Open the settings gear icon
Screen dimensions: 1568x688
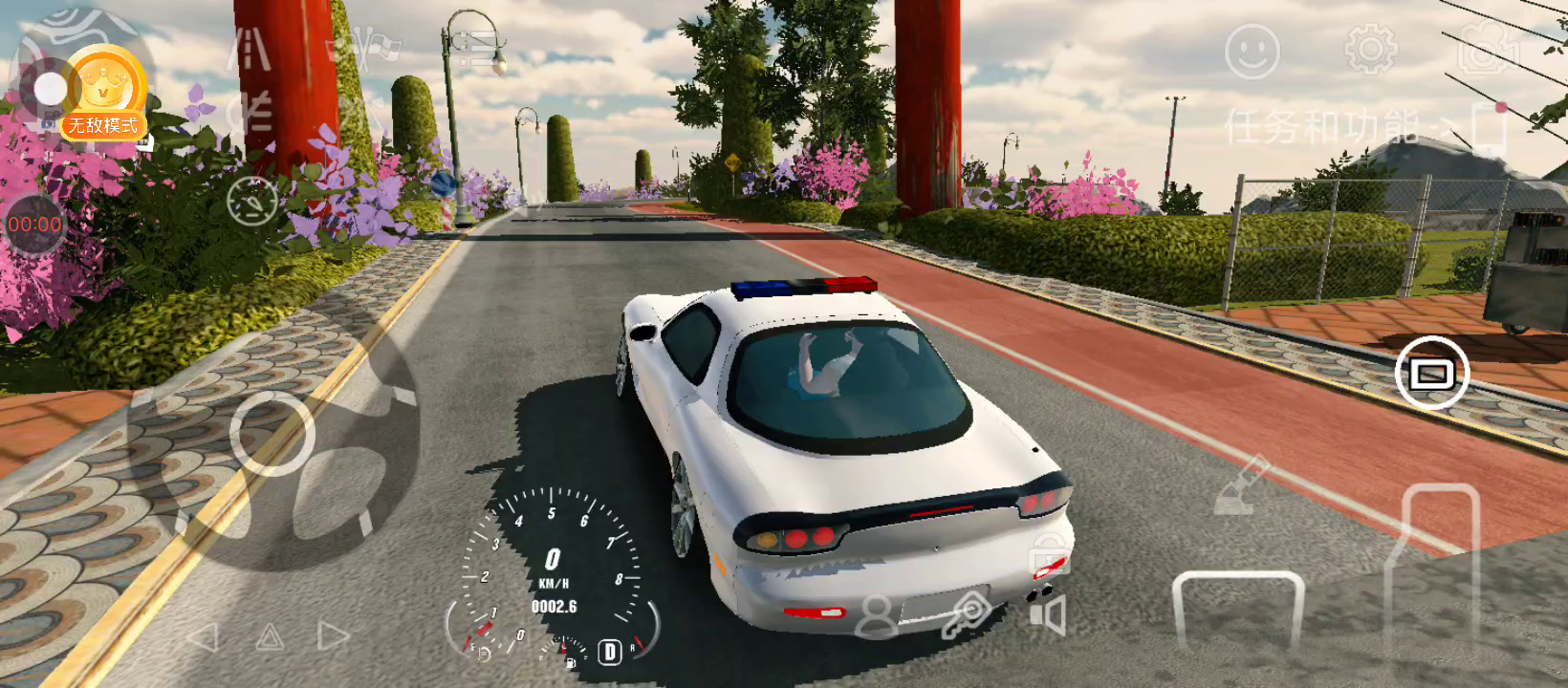1370,49
